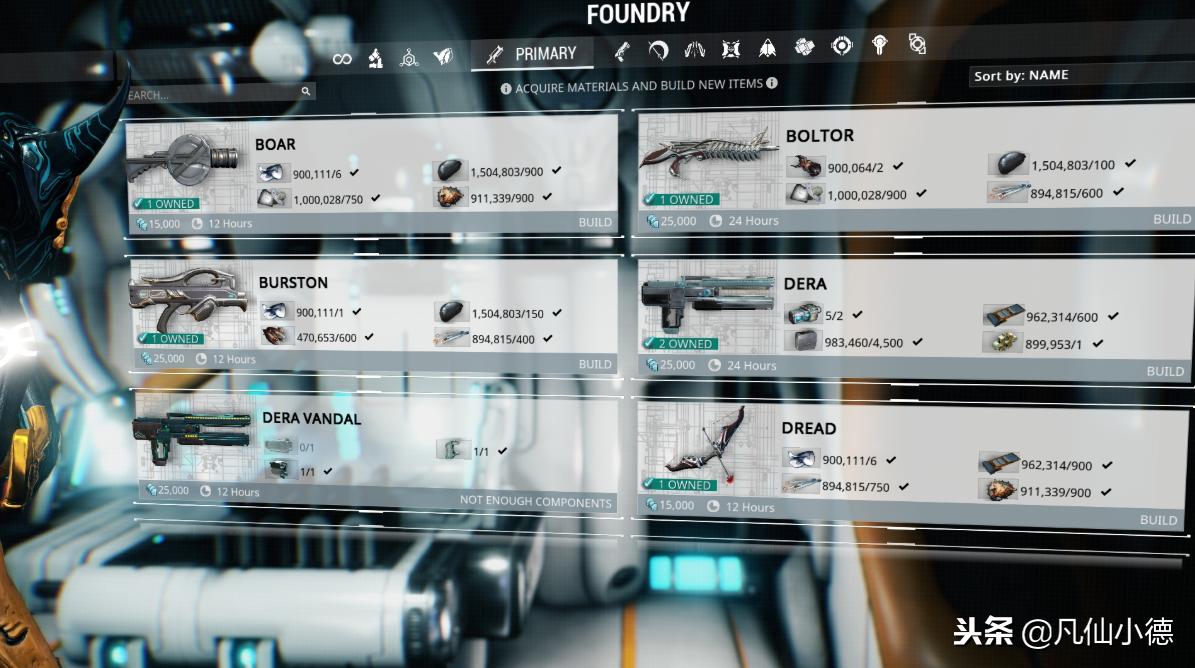Open the Sort by: NAME dropdown
This screenshot has width=1195, height=668.
pyautogui.click(x=1080, y=75)
